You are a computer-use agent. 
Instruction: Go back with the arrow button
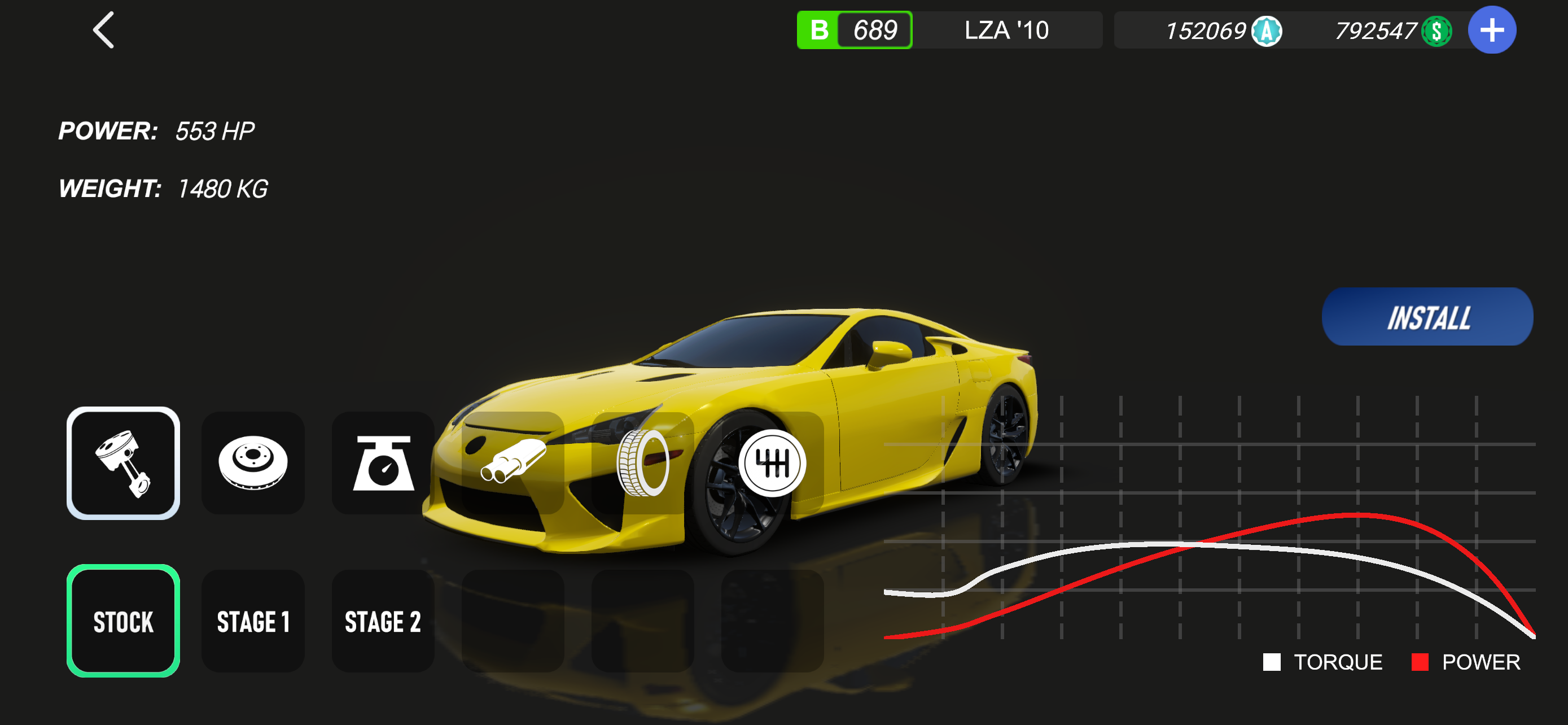[103, 30]
